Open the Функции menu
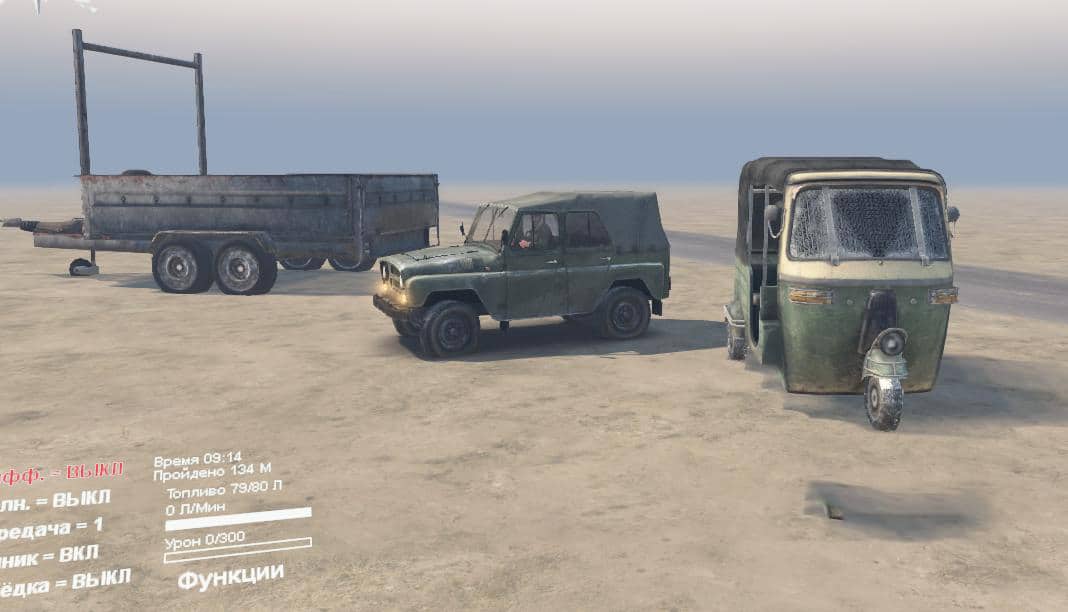The image size is (1068, 612). pyautogui.click(x=230, y=577)
